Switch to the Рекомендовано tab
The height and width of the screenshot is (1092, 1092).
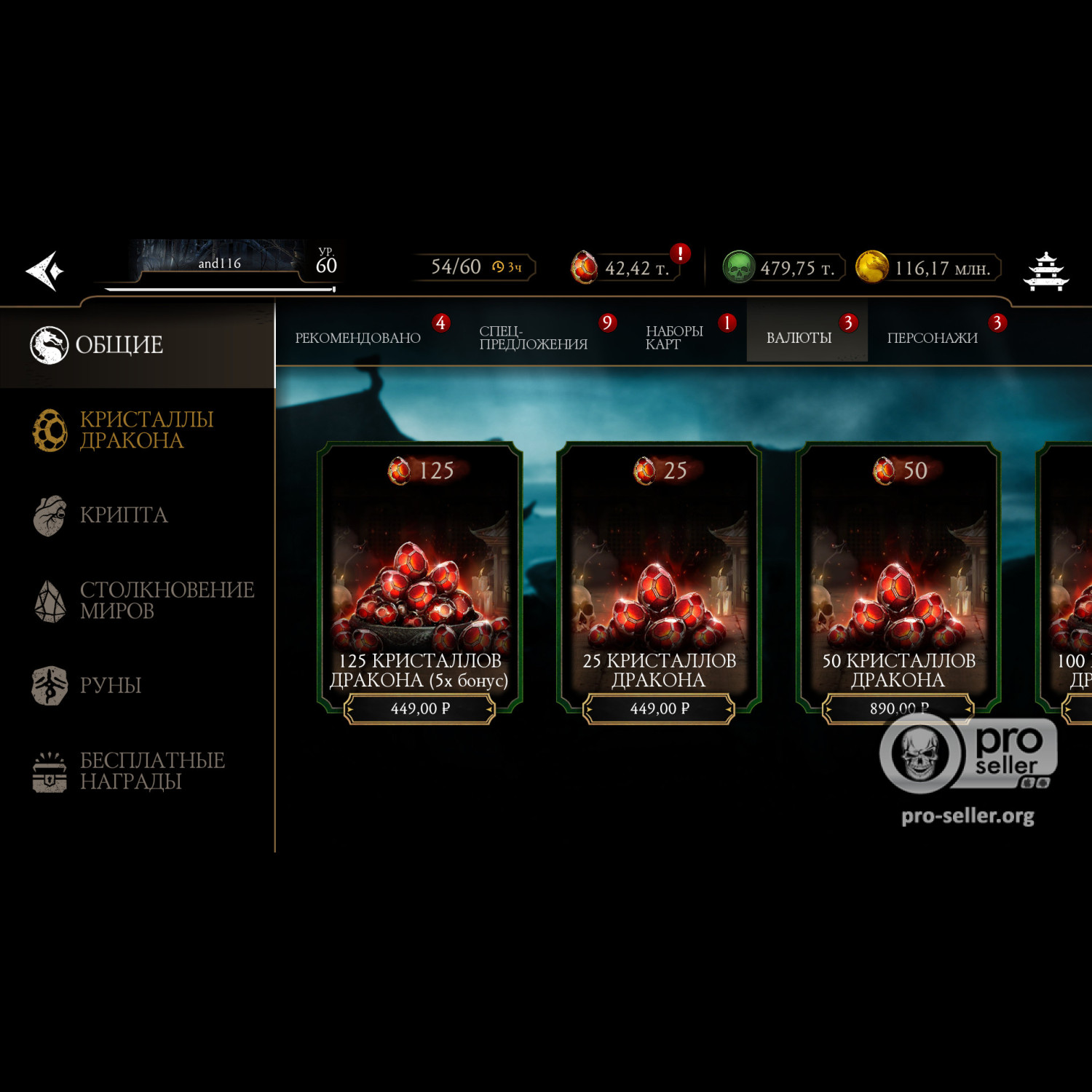(x=357, y=338)
